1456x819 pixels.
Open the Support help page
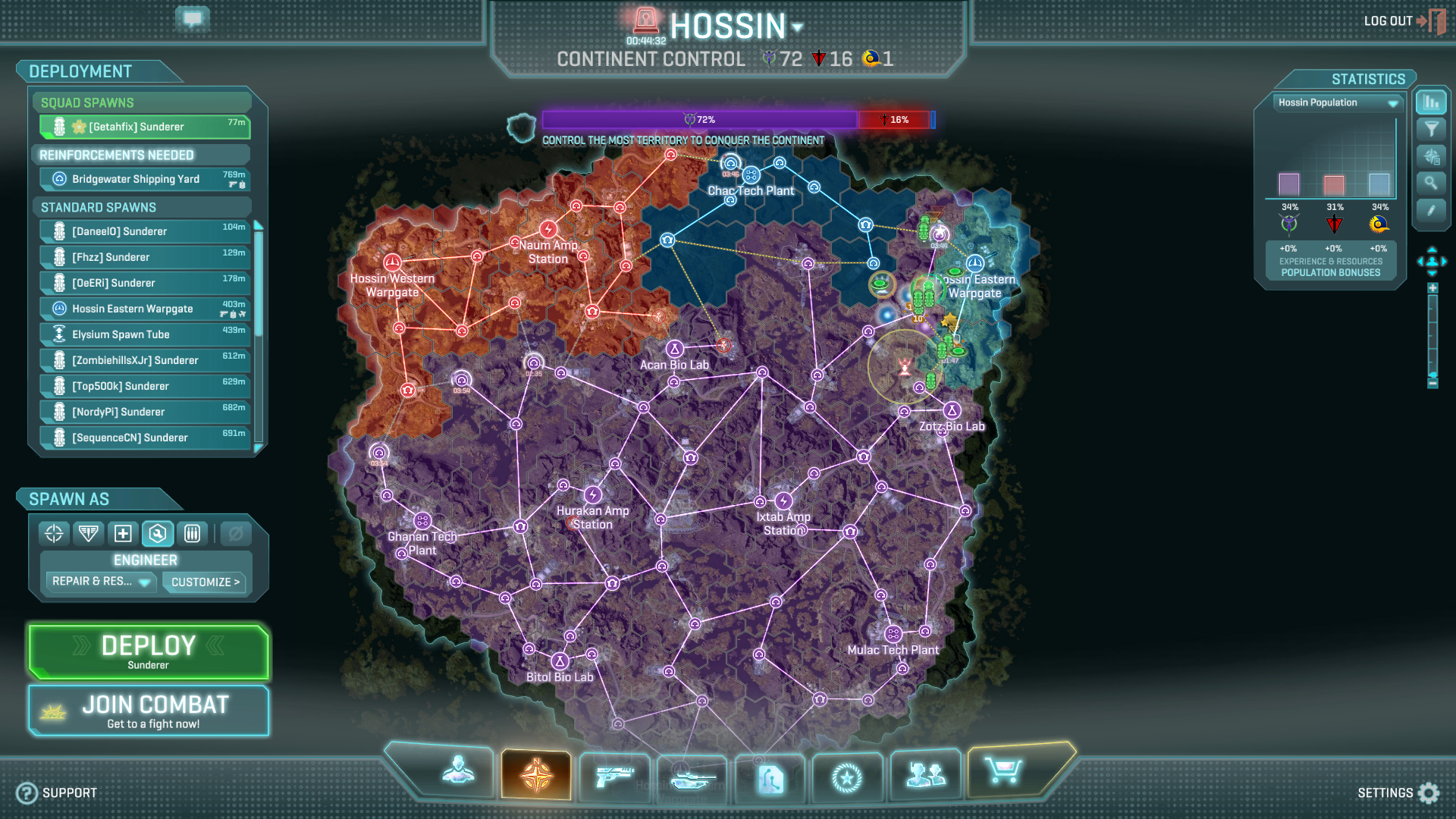[57, 792]
